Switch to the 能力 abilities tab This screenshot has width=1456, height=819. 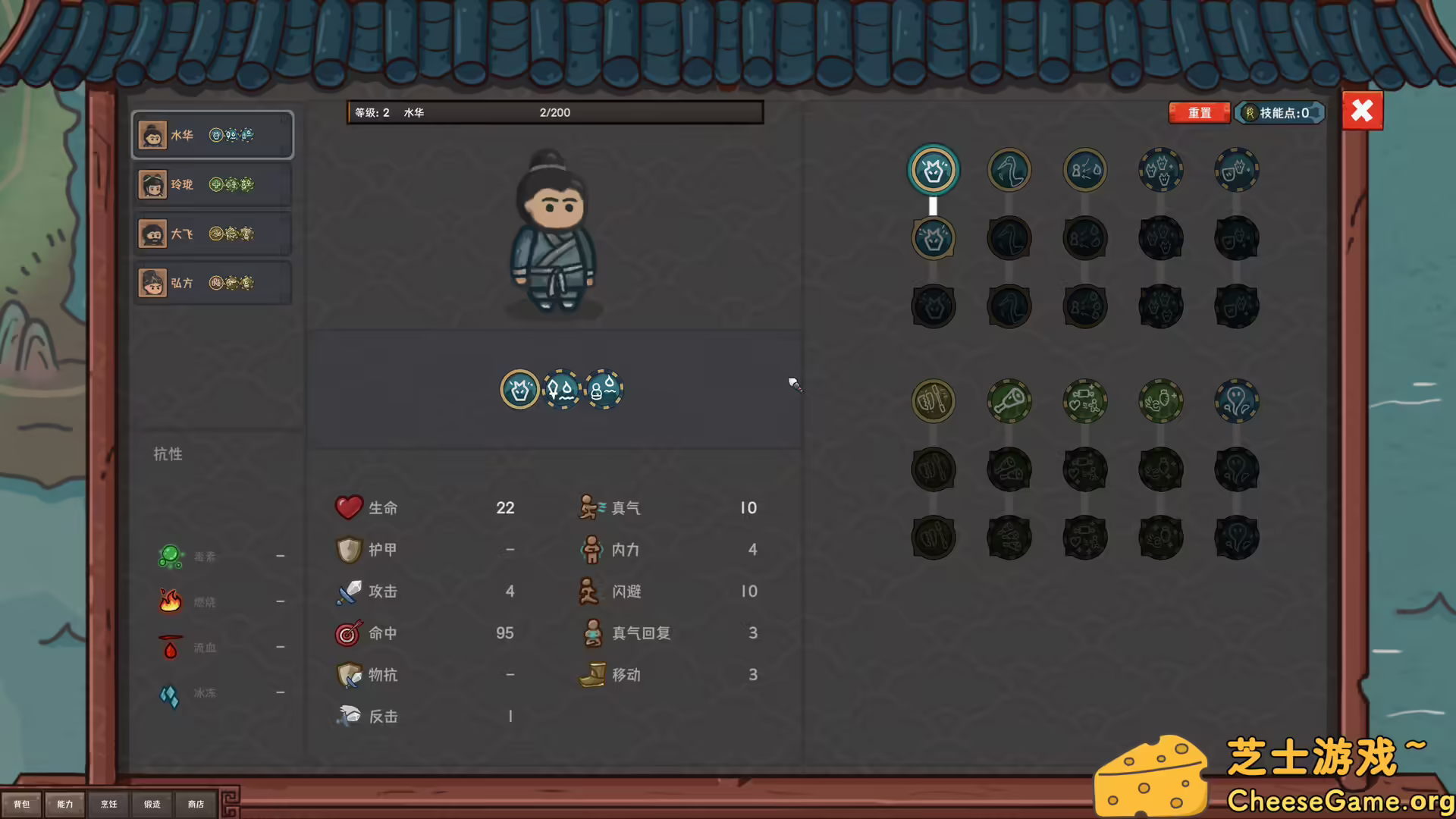pos(65,804)
